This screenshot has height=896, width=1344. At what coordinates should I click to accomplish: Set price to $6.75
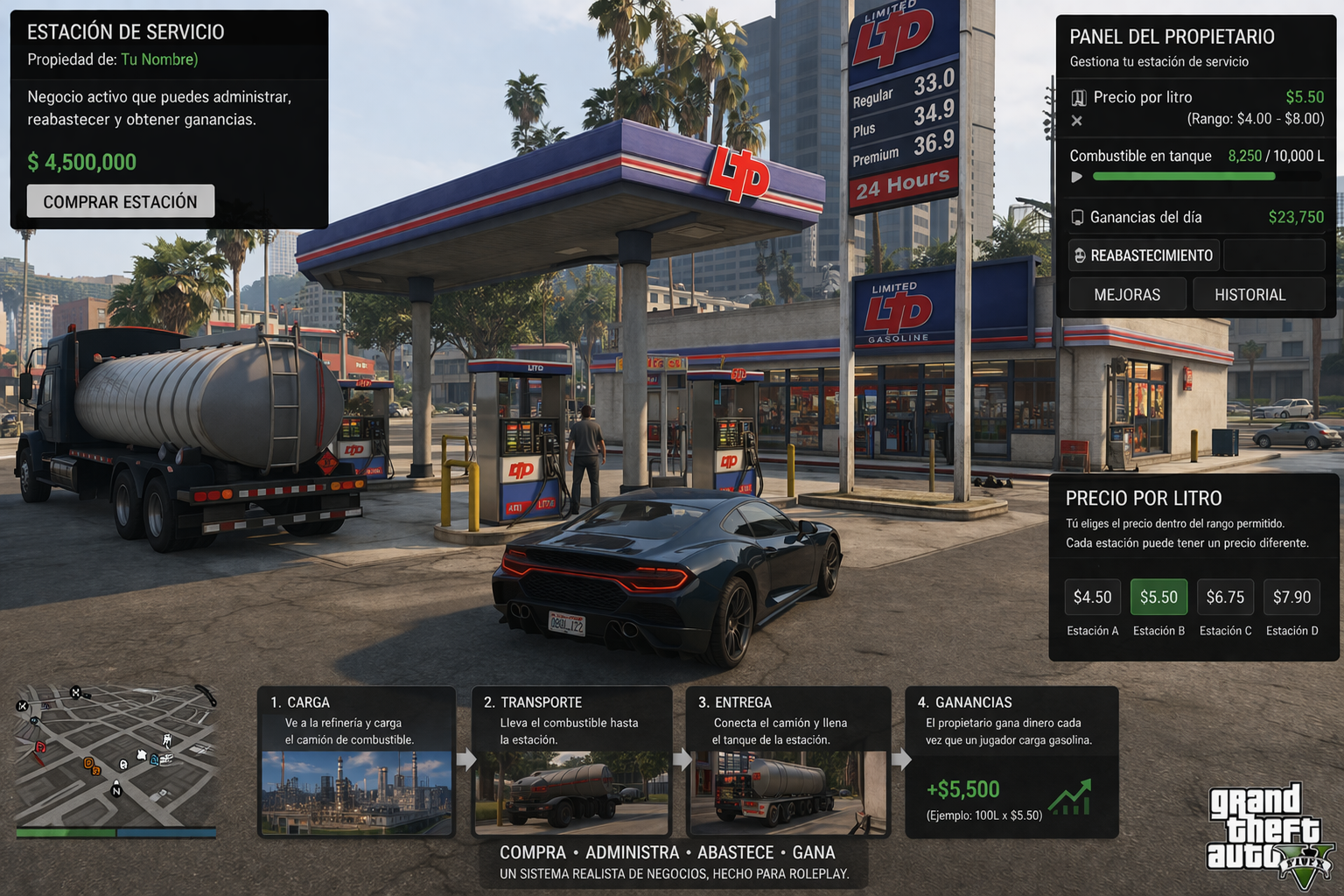pos(1225,597)
